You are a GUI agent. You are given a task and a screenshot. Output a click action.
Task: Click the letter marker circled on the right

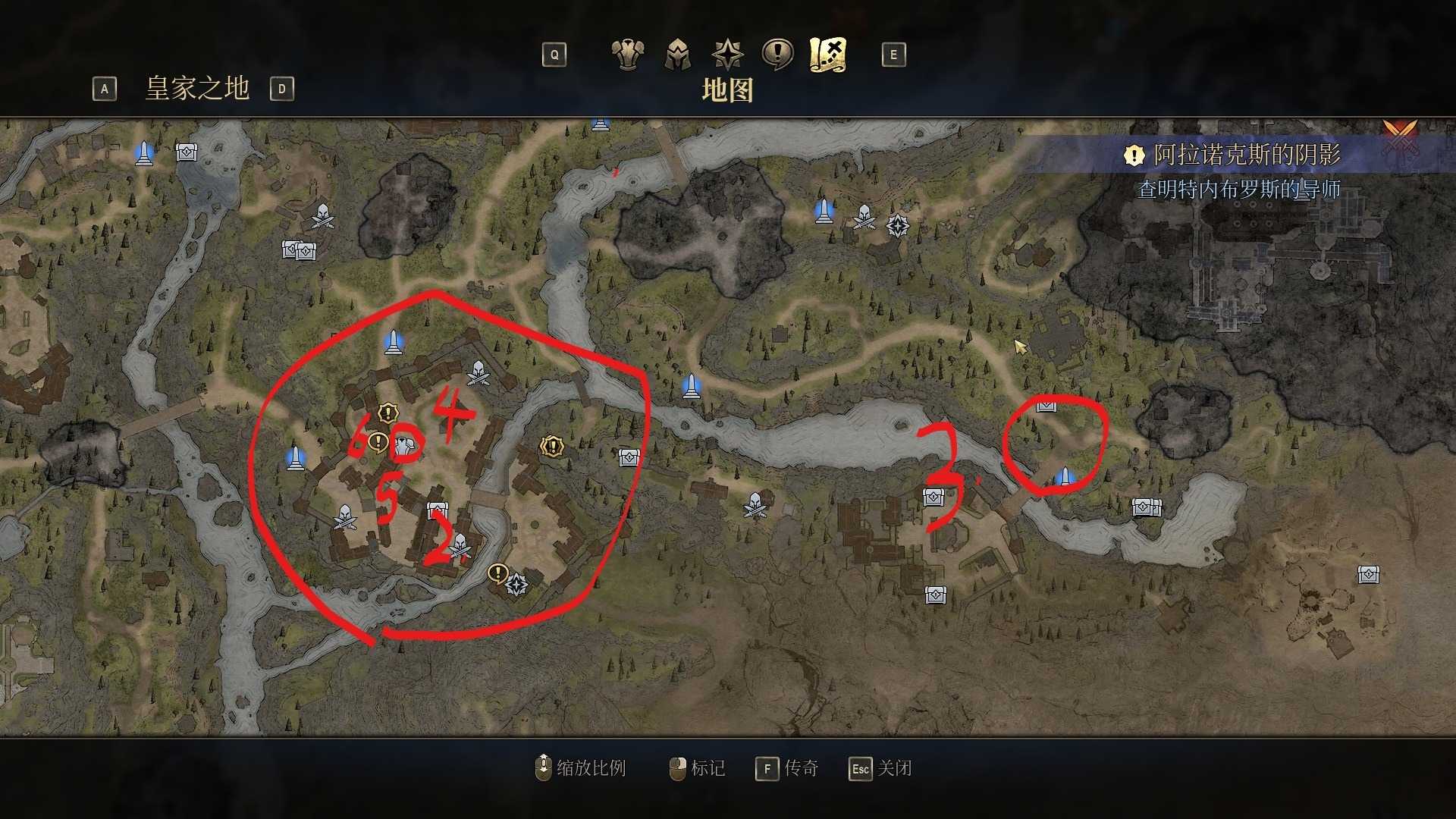1046,407
